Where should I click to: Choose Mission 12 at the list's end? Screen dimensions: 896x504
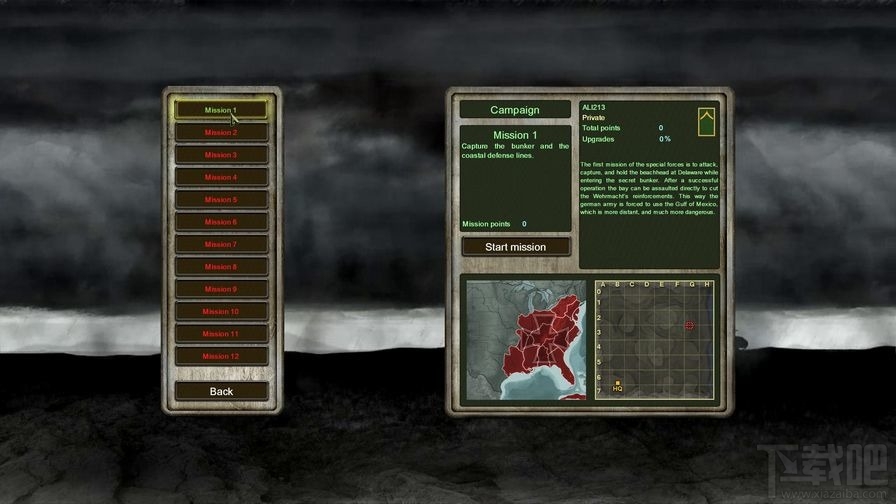coord(221,356)
